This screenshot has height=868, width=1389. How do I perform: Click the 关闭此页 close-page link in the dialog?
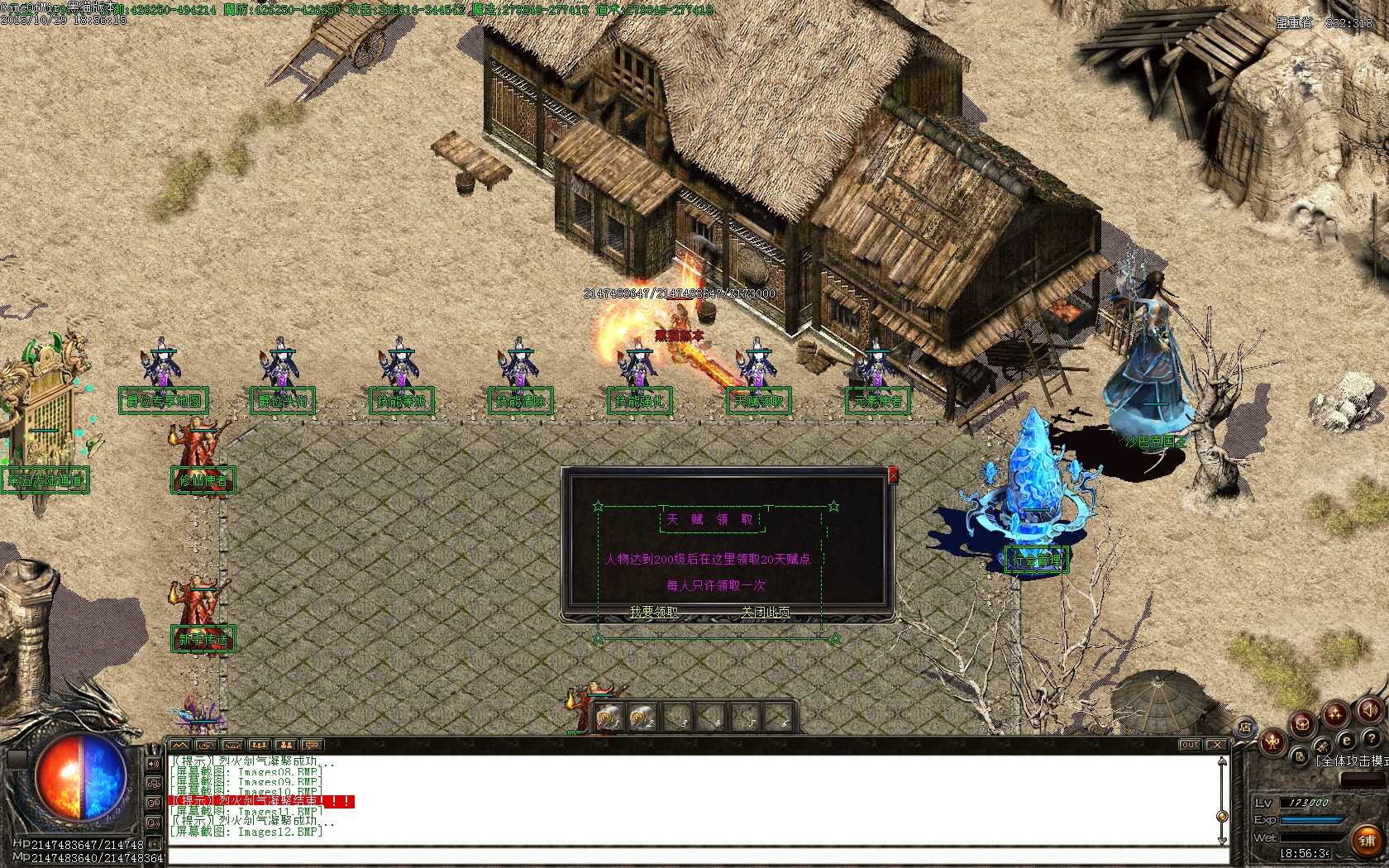[766, 612]
